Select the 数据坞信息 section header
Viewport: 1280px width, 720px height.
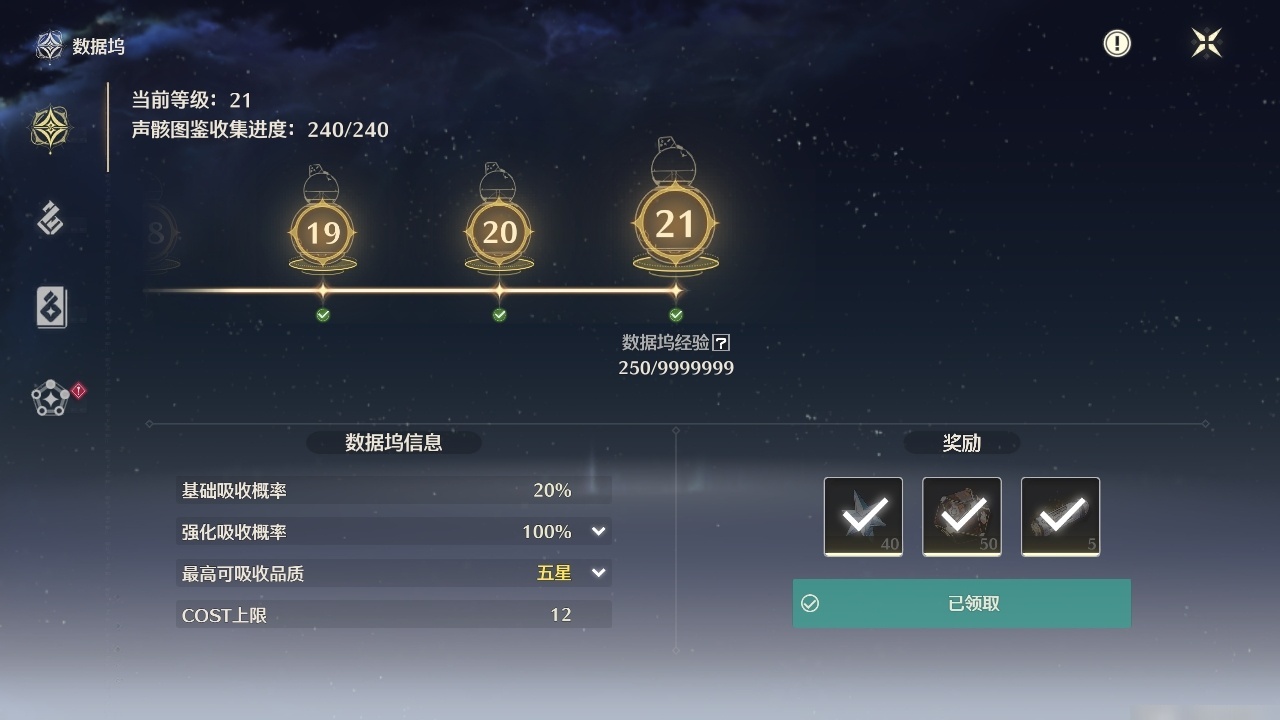pyautogui.click(x=394, y=443)
